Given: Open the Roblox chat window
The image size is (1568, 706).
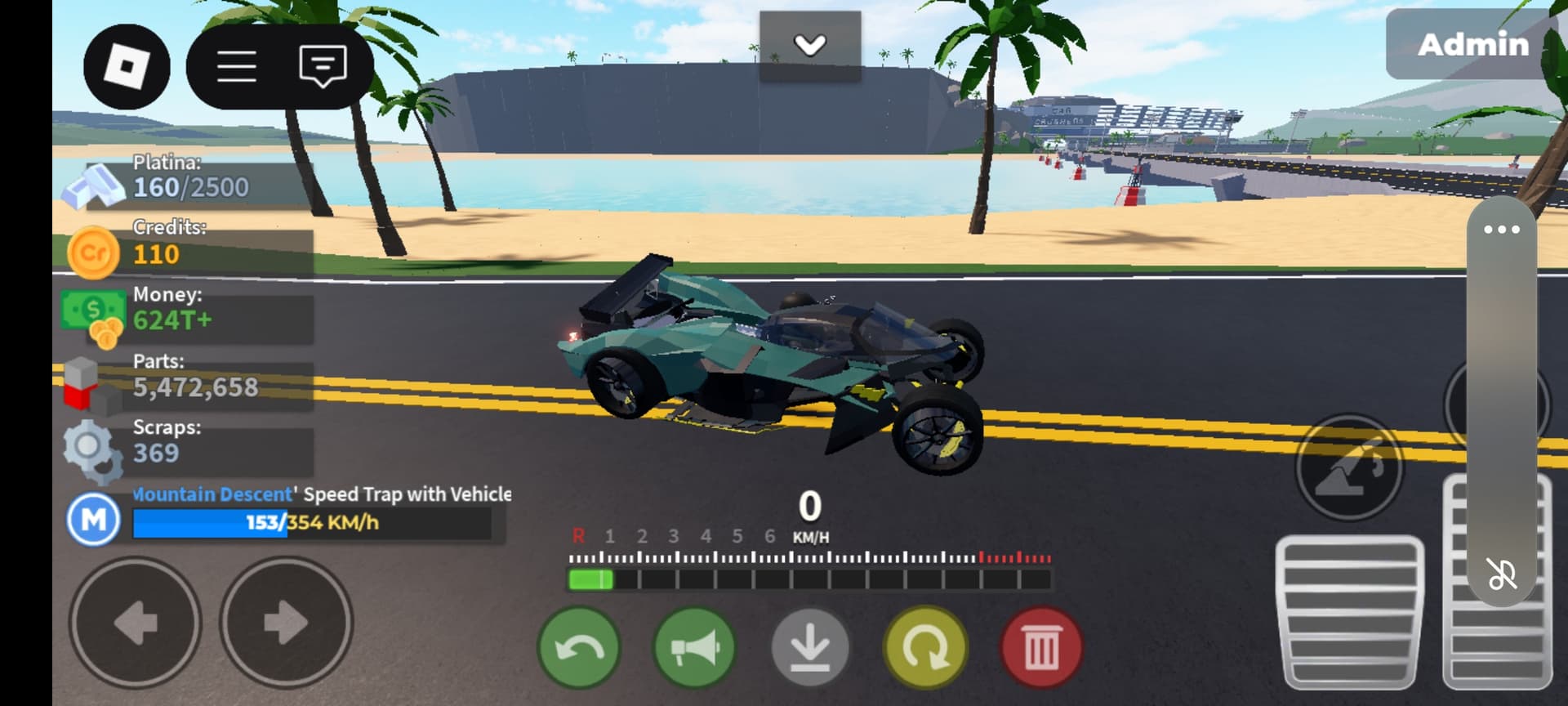Looking at the screenshot, I should tap(323, 66).
